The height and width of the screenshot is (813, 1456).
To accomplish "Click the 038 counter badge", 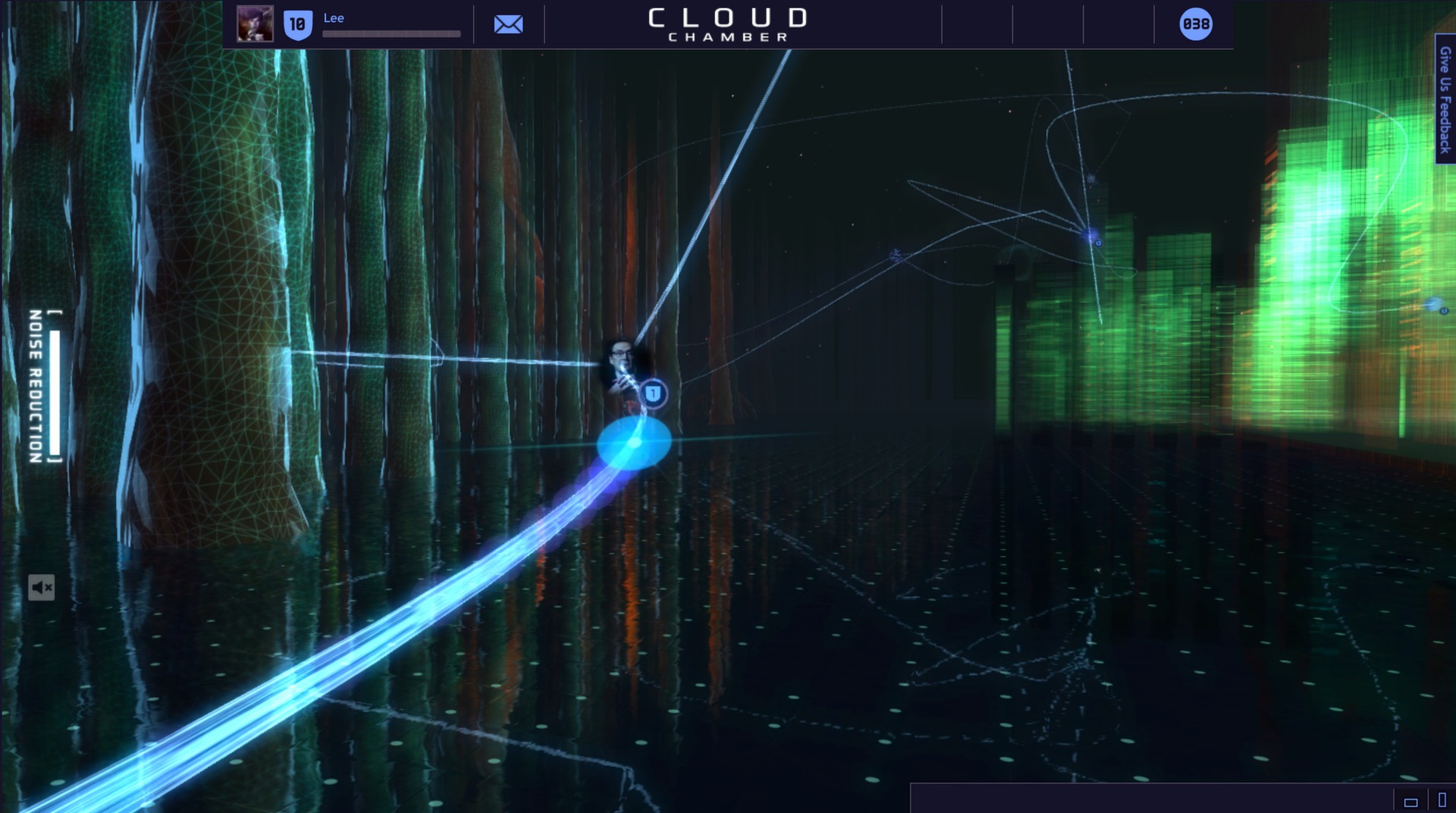I will (x=1194, y=24).
